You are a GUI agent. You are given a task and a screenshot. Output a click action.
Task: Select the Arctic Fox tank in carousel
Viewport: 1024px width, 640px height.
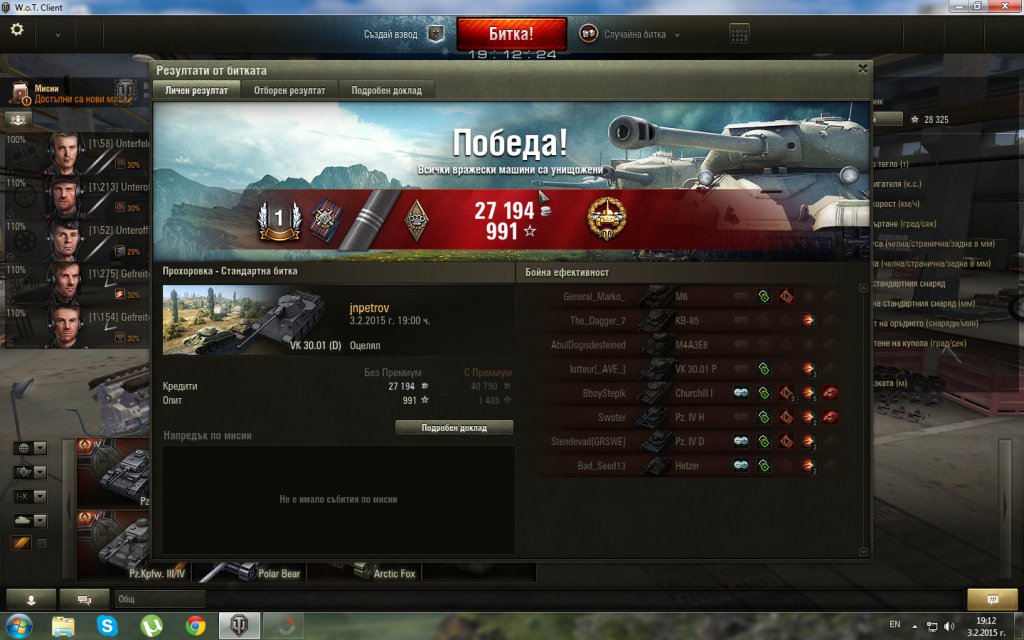pos(365,573)
